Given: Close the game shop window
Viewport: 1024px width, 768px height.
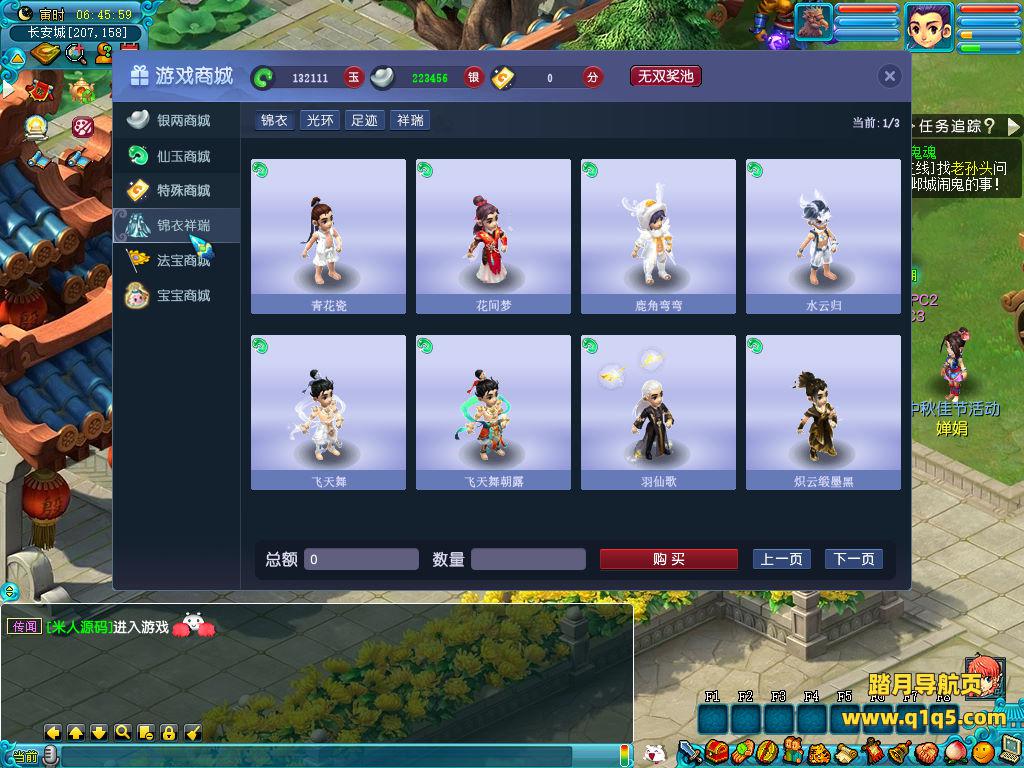Looking at the screenshot, I should 889,77.
